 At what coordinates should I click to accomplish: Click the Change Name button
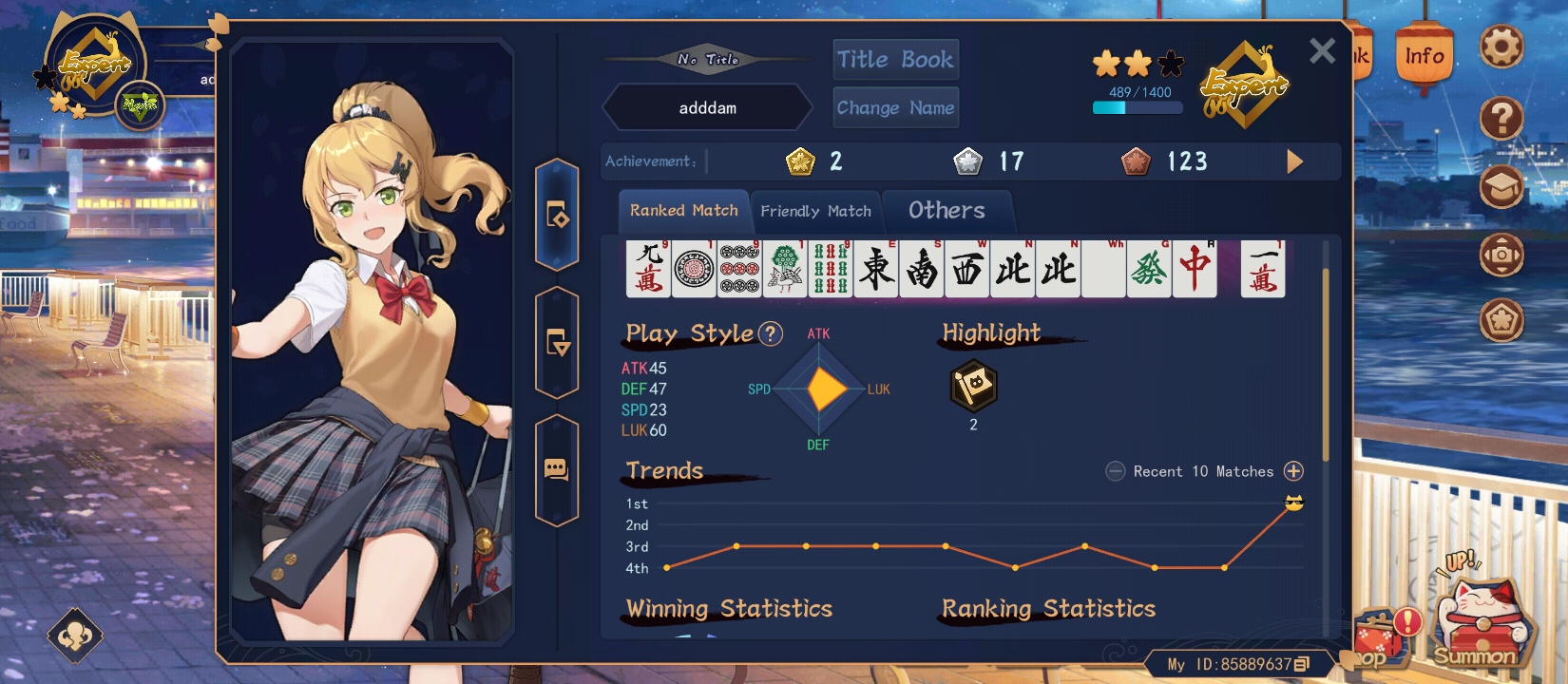[x=895, y=107]
